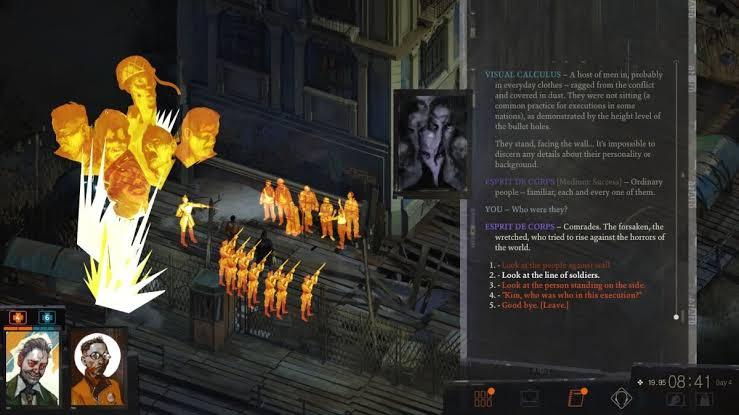Open the character sheet grid icon
Image resolution: width=739 pixels, height=415 pixels.
tap(484, 398)
